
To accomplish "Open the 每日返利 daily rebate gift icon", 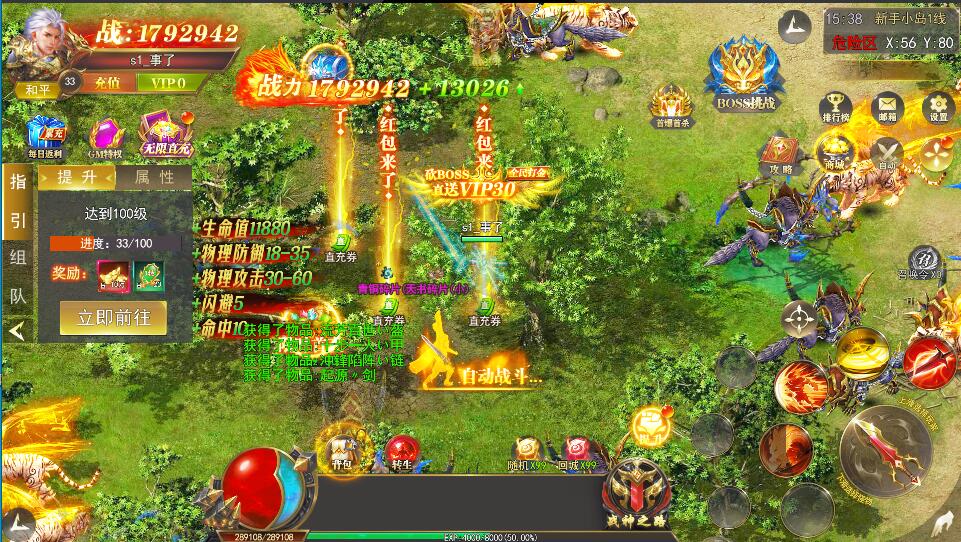I will click(x=45, y=136).
